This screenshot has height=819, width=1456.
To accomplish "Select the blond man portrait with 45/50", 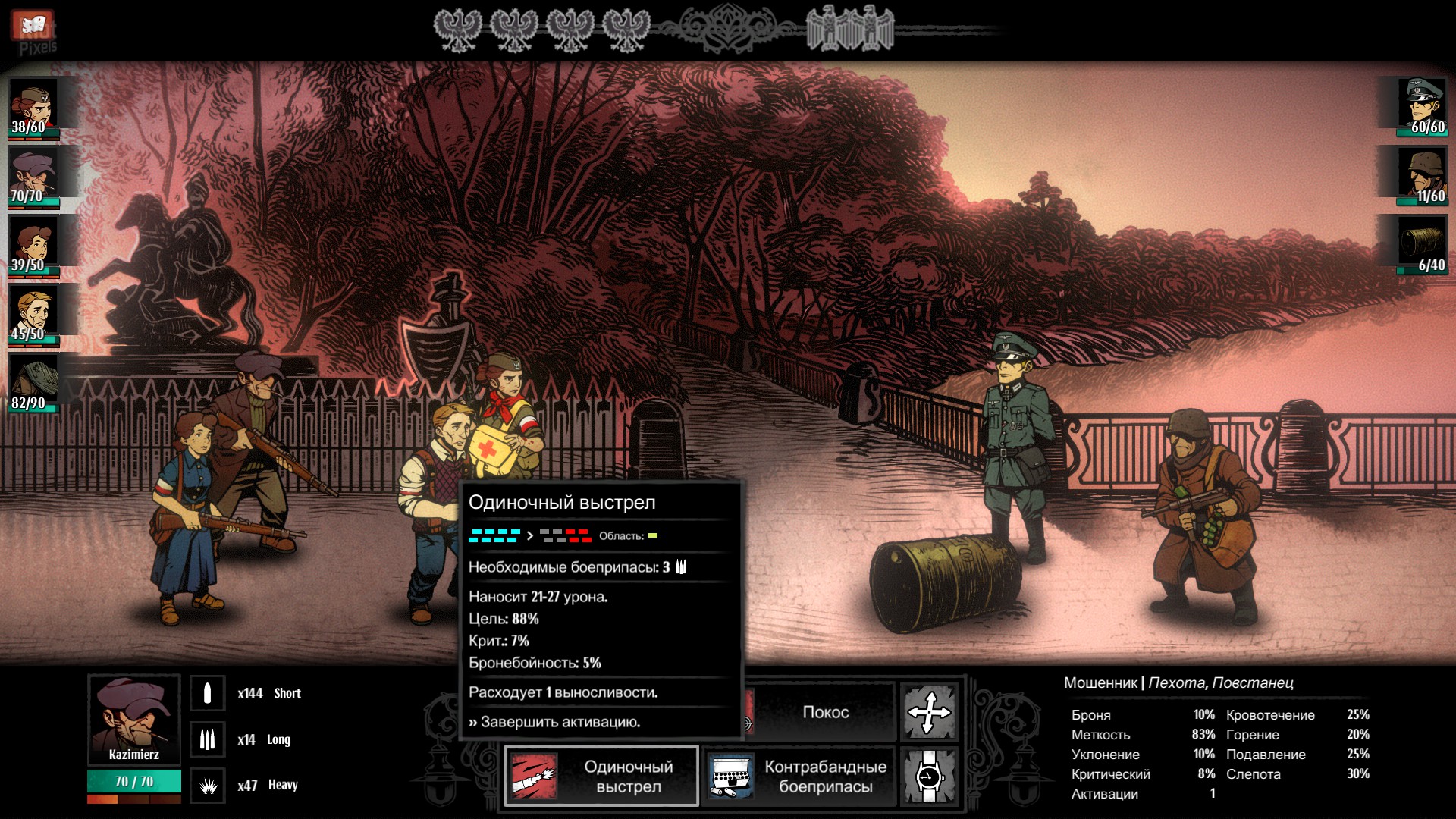I will point(34,313).
